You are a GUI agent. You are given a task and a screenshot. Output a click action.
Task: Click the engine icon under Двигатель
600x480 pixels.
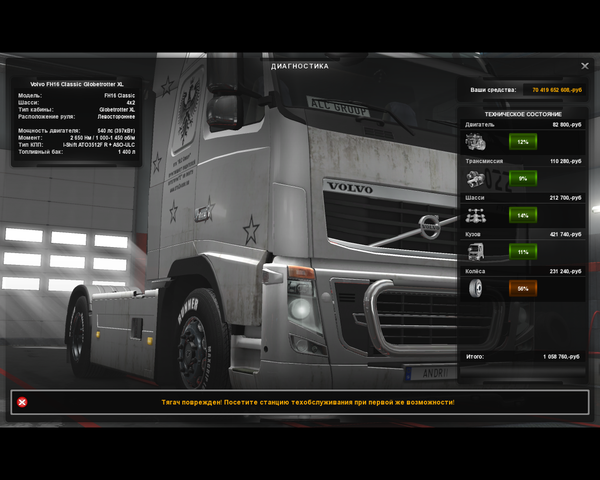(x=476, y=142)
